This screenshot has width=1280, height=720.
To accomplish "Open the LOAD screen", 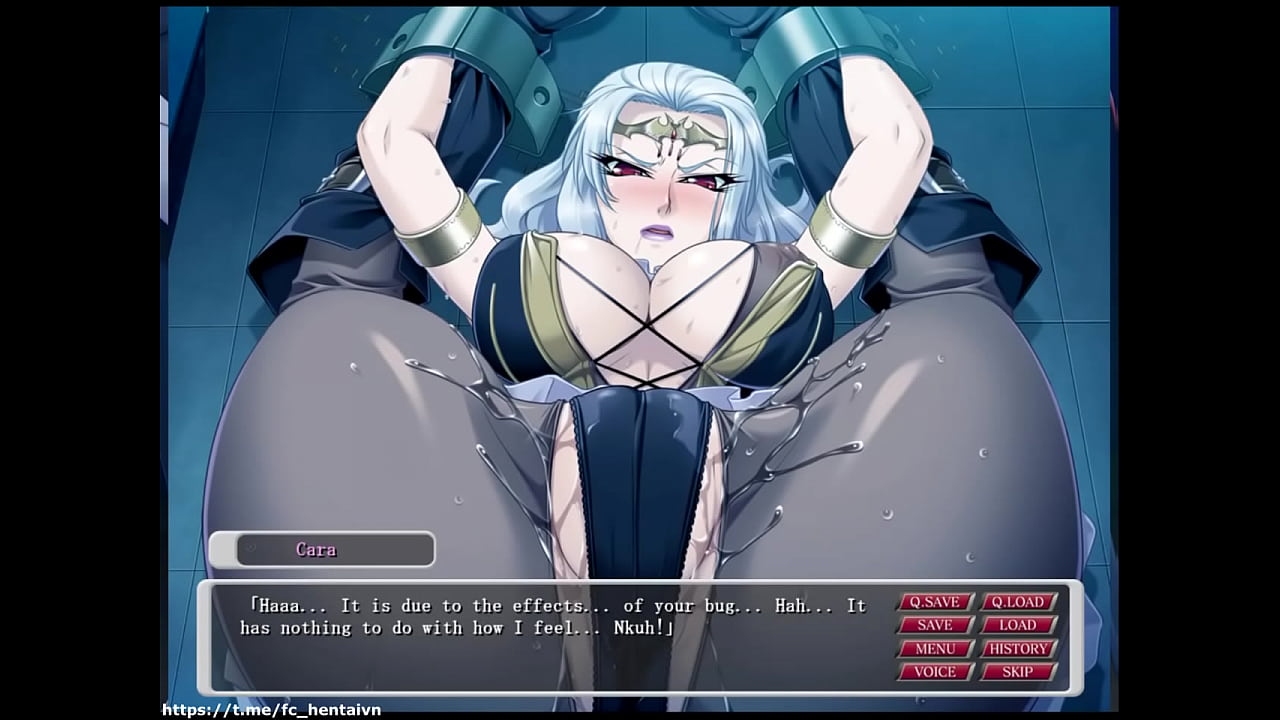I will [1018, 625].
